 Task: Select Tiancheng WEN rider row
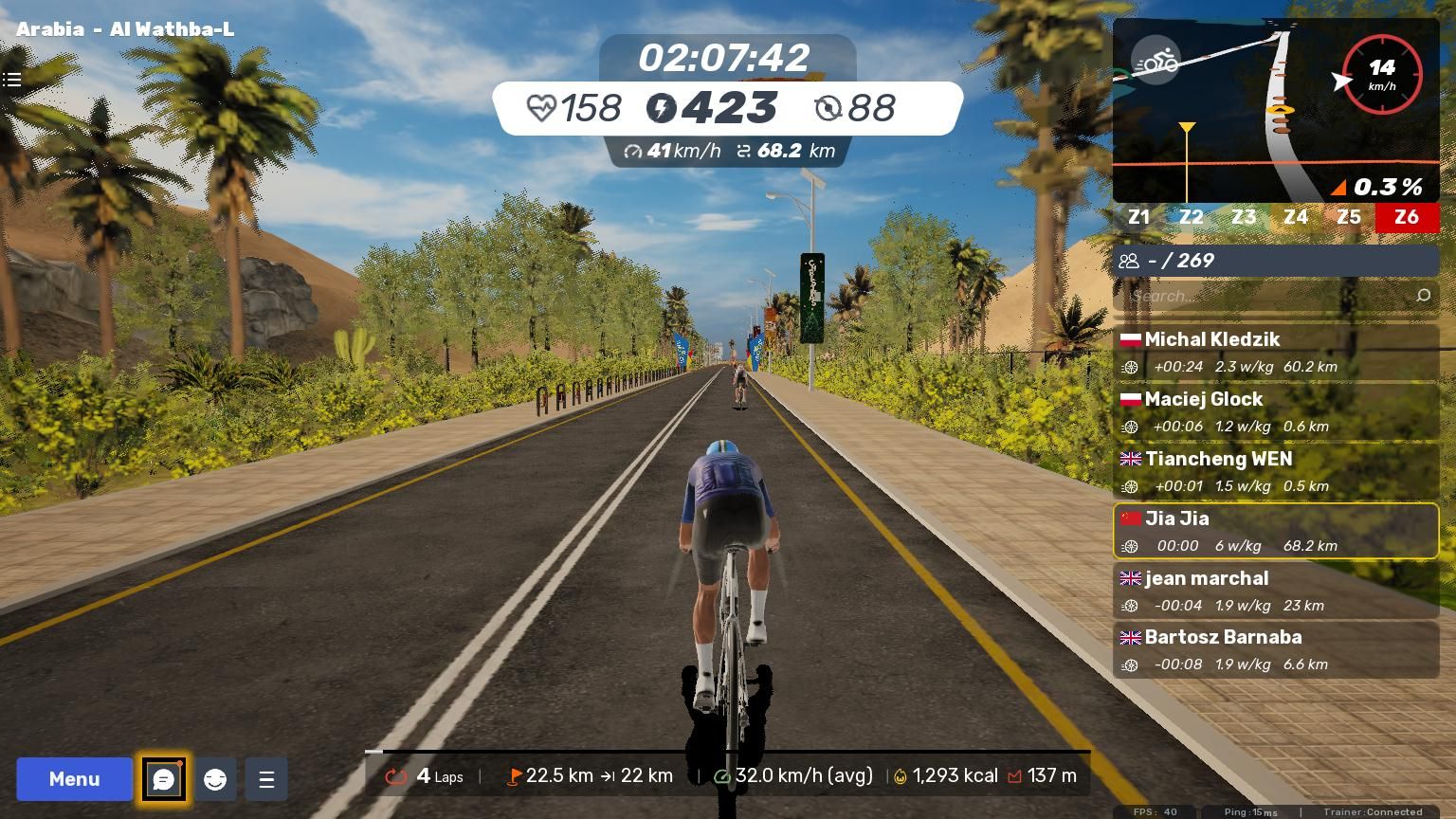1275,472
